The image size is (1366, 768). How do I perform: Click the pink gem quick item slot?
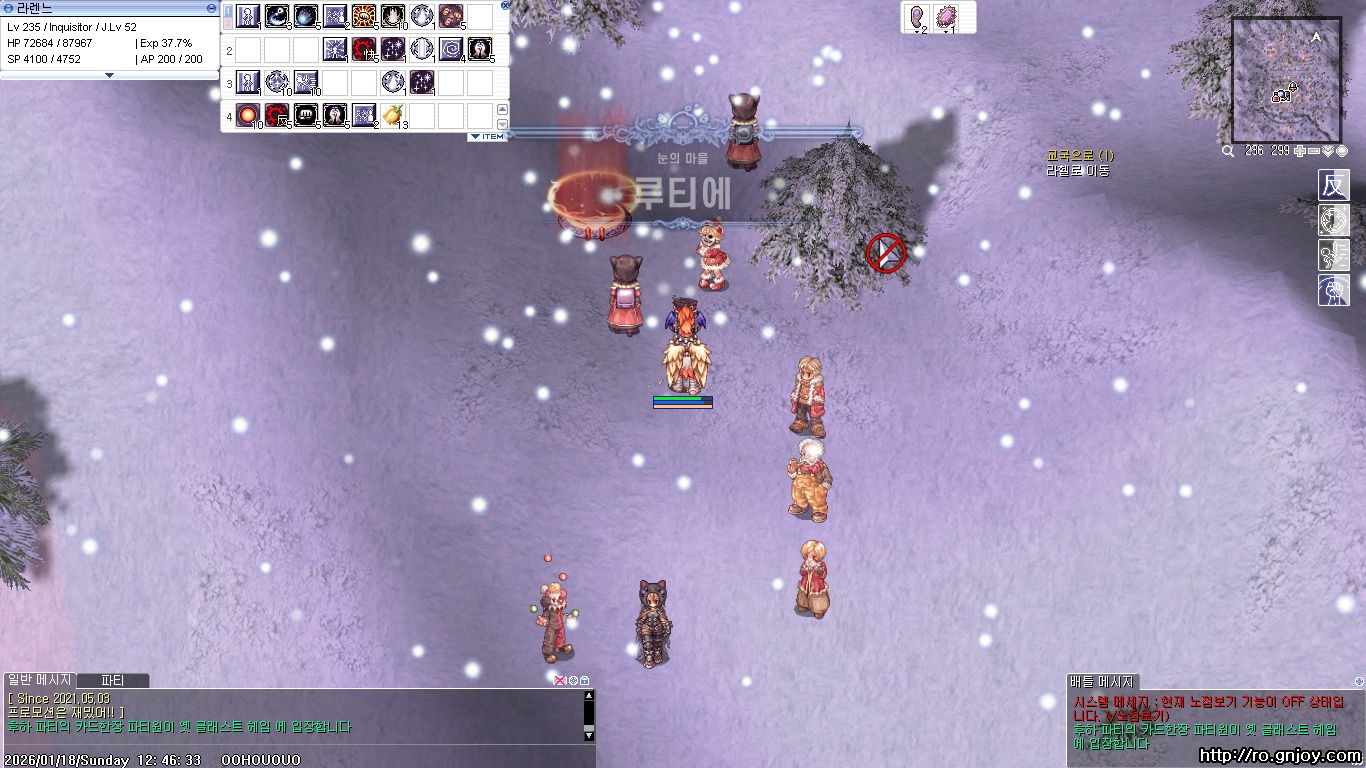pyautogui.click(x=945, y=17)
